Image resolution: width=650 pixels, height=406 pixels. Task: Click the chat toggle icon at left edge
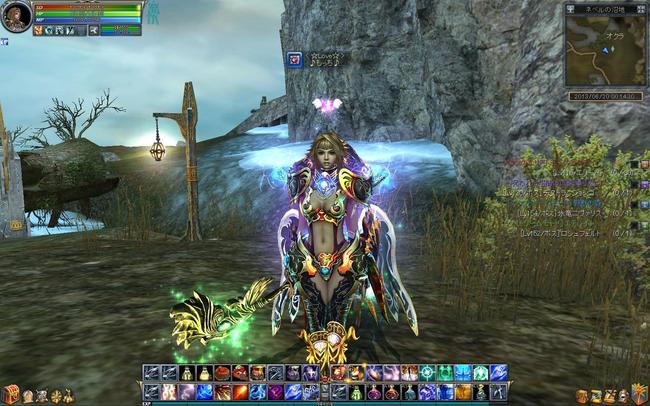tap(4, 42)
